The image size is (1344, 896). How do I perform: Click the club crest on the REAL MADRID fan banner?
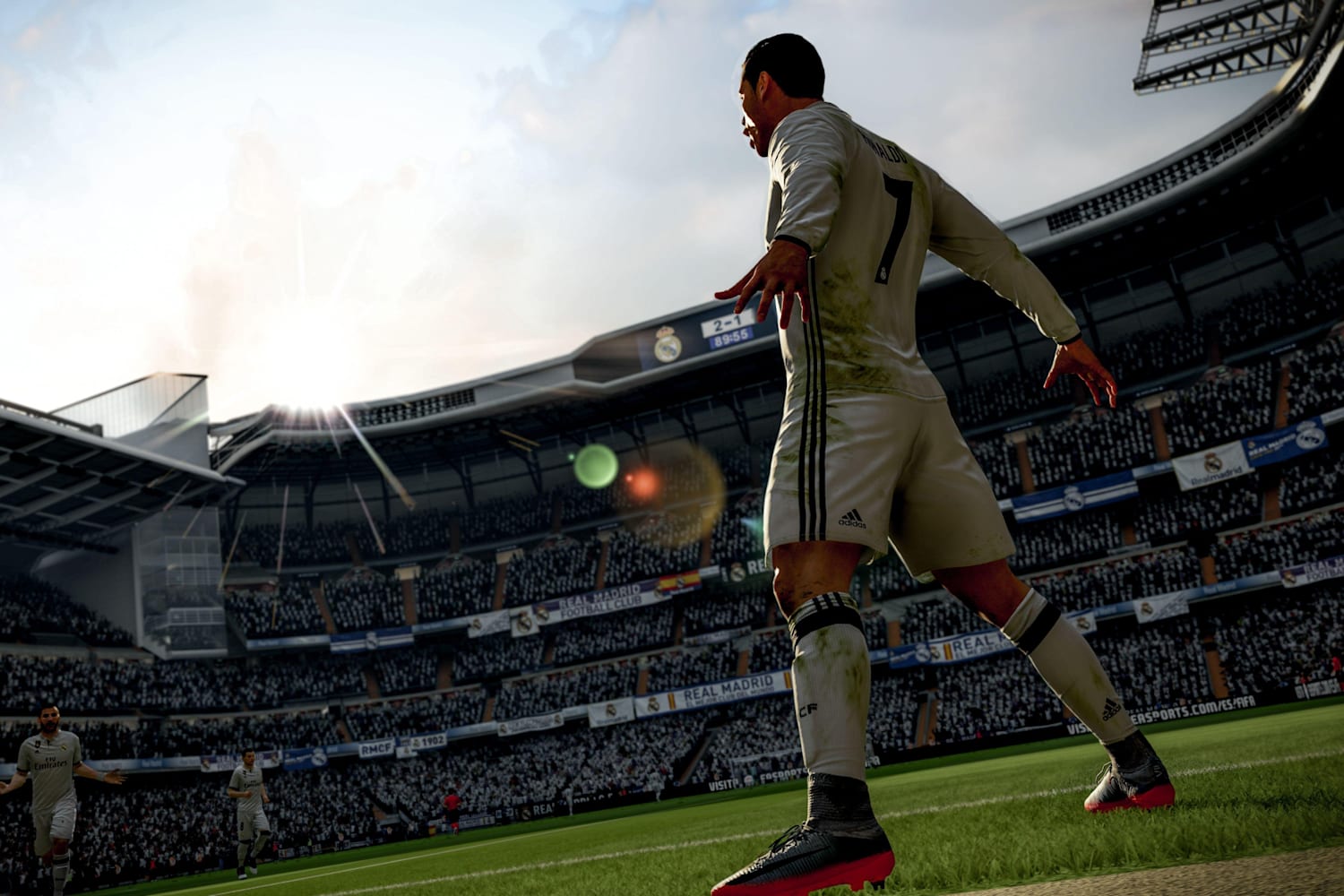pyautogui.click(x=651, y=703)
